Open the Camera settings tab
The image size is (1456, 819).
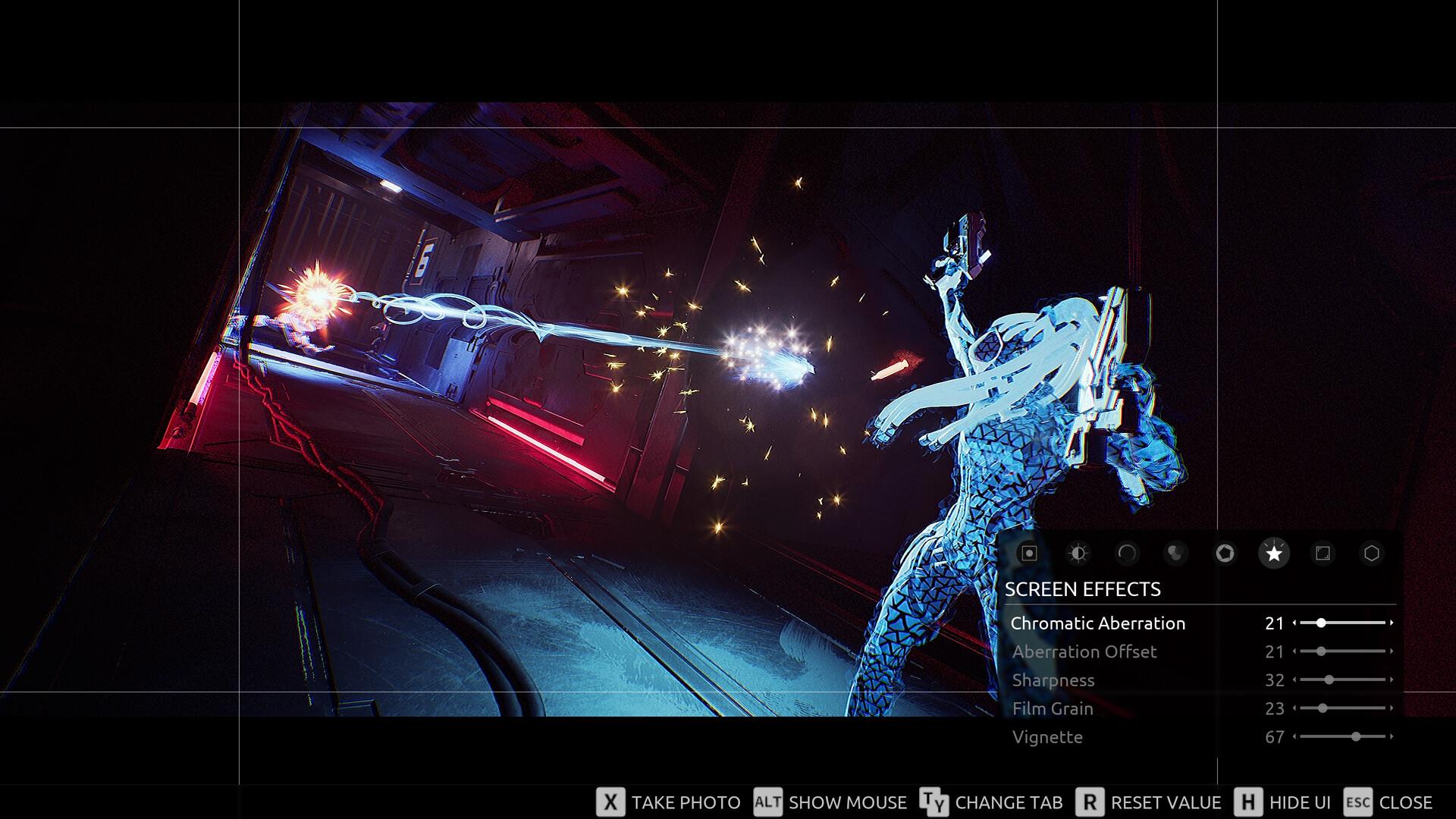(x=1028, y=554)
